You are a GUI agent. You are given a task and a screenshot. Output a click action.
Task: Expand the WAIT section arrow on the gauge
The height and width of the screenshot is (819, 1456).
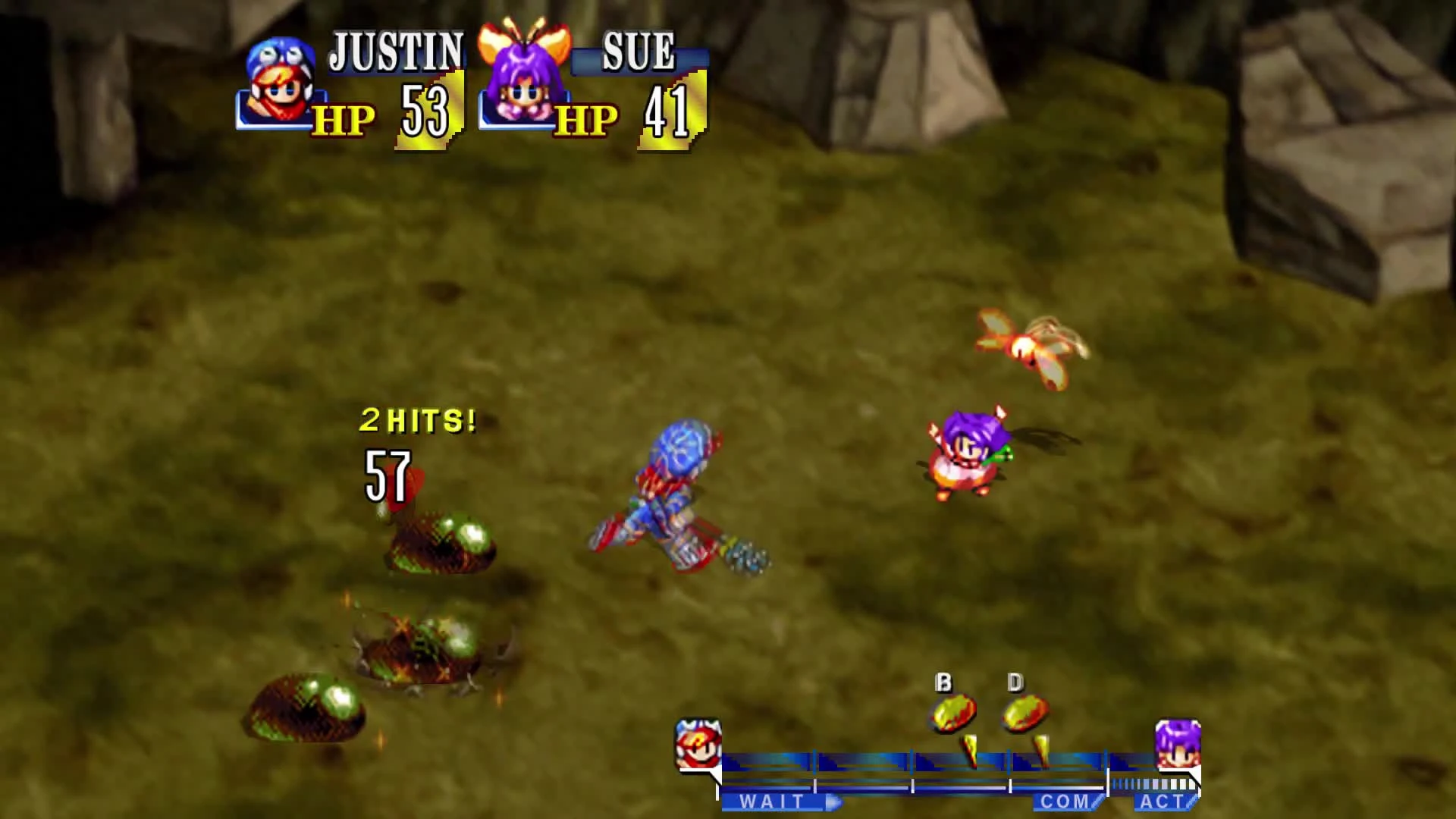click(834, 802)
